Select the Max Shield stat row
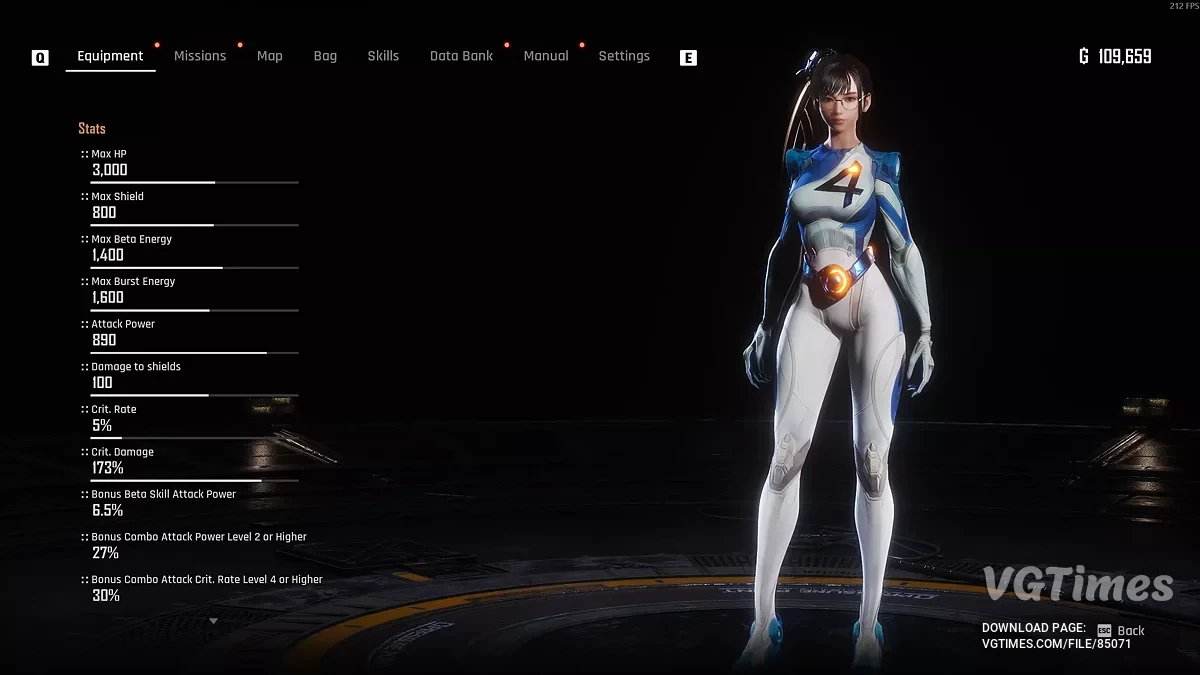Screen dimensions: 1200x675 (190, 205)
